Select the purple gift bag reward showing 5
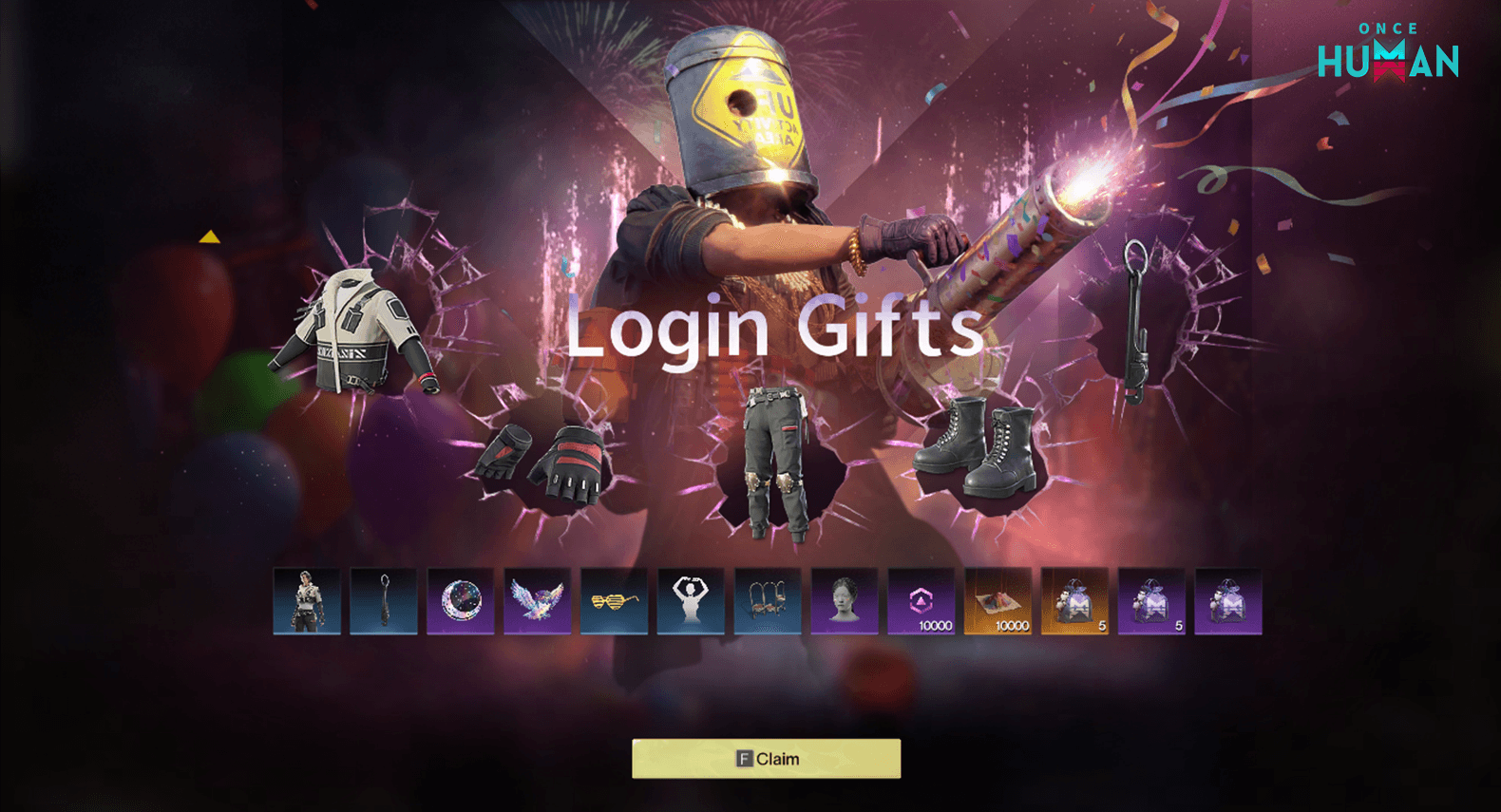The image size is (1501, 812). (1150, 600)
